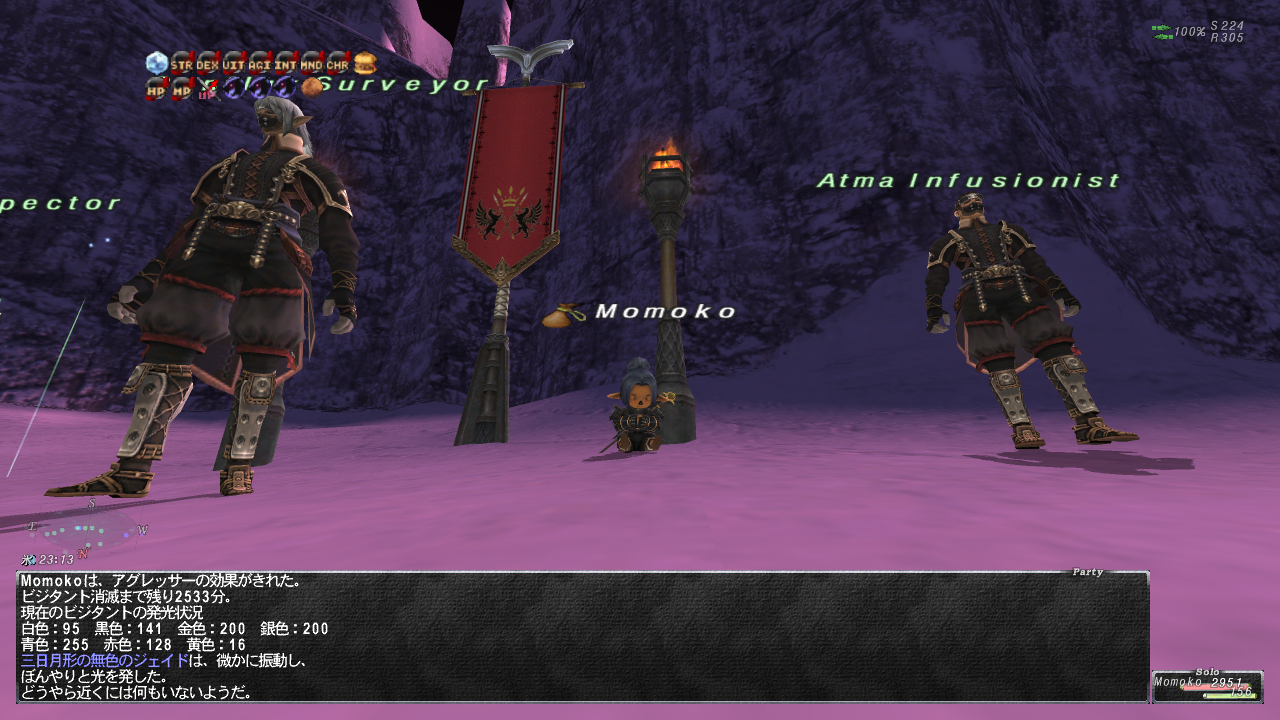Open the Party chat log tab
Screen dimensions: 1280x720
coord(1087,572)
